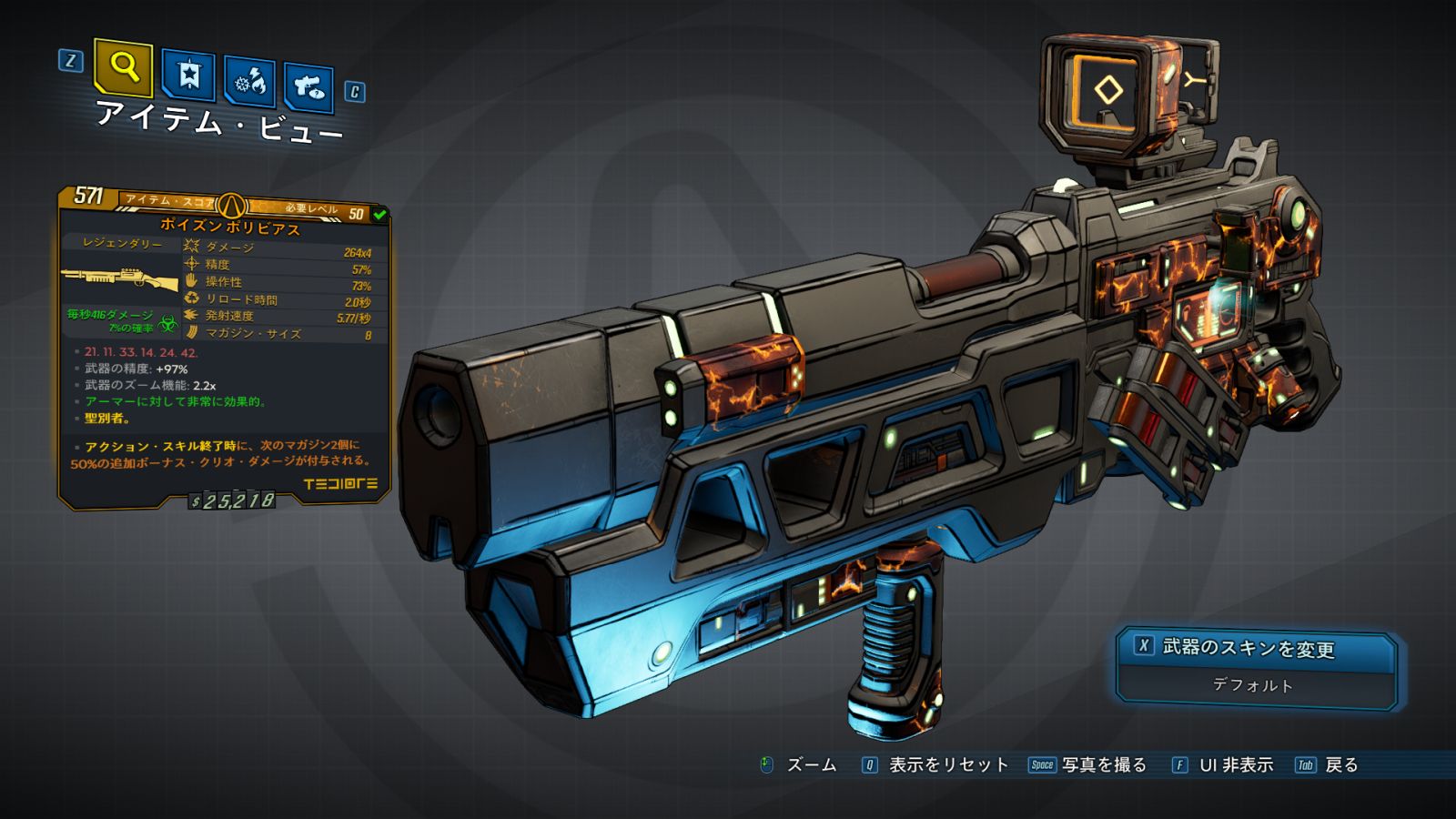The image size is (1456, 819).
Task: Open the gear and flame elemental tab
Action: 250,82
